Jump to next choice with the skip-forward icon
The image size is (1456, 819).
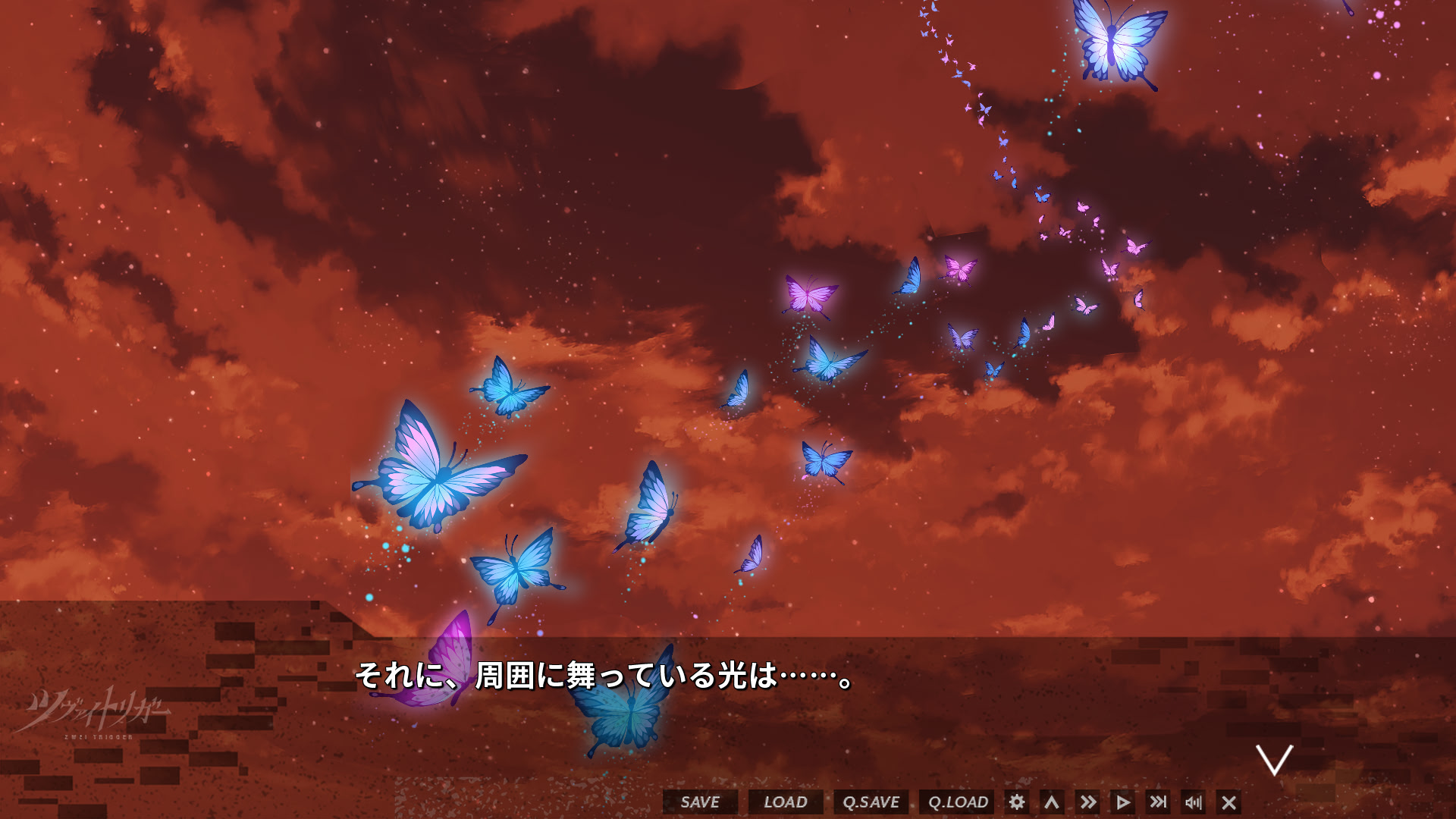click(x=1159, y=802)
